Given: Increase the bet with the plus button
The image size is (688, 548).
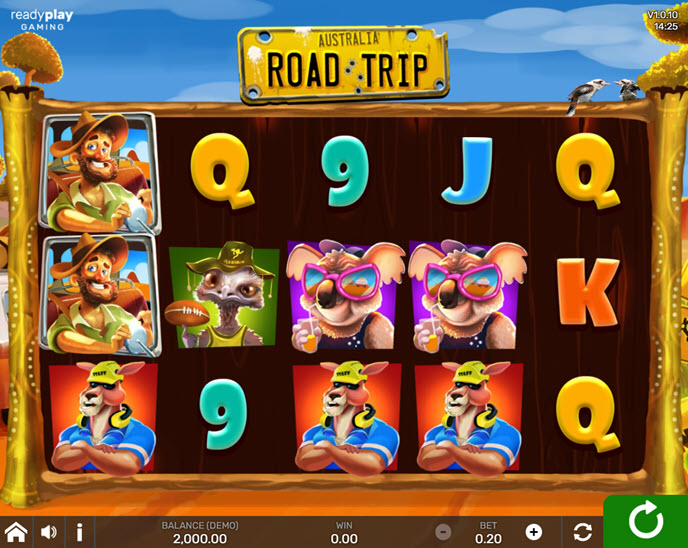Looking at the screenshot, I should click(x=534, y=532).
